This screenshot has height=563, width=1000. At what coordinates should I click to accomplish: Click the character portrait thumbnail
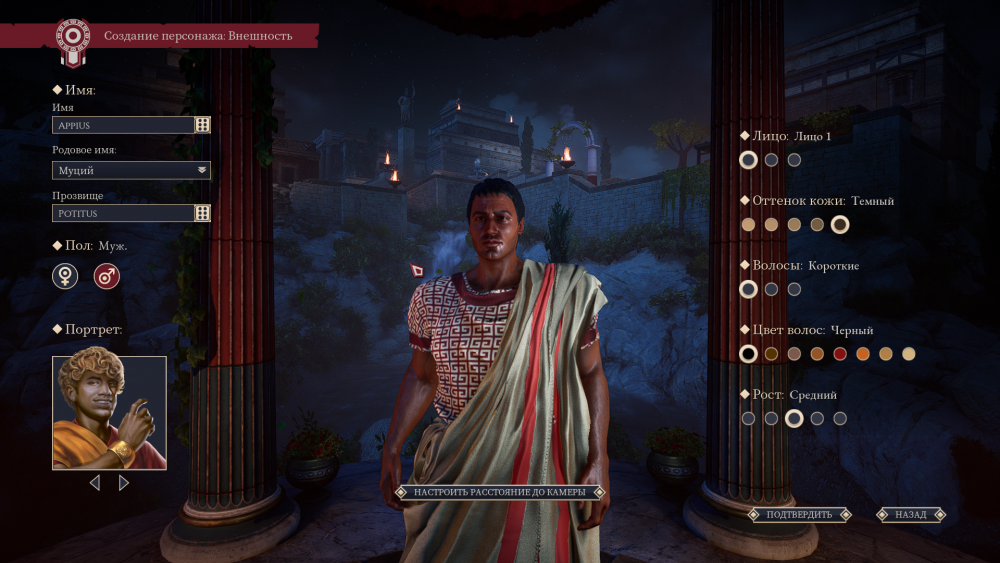pyautogui.click(x=109, y=412)
